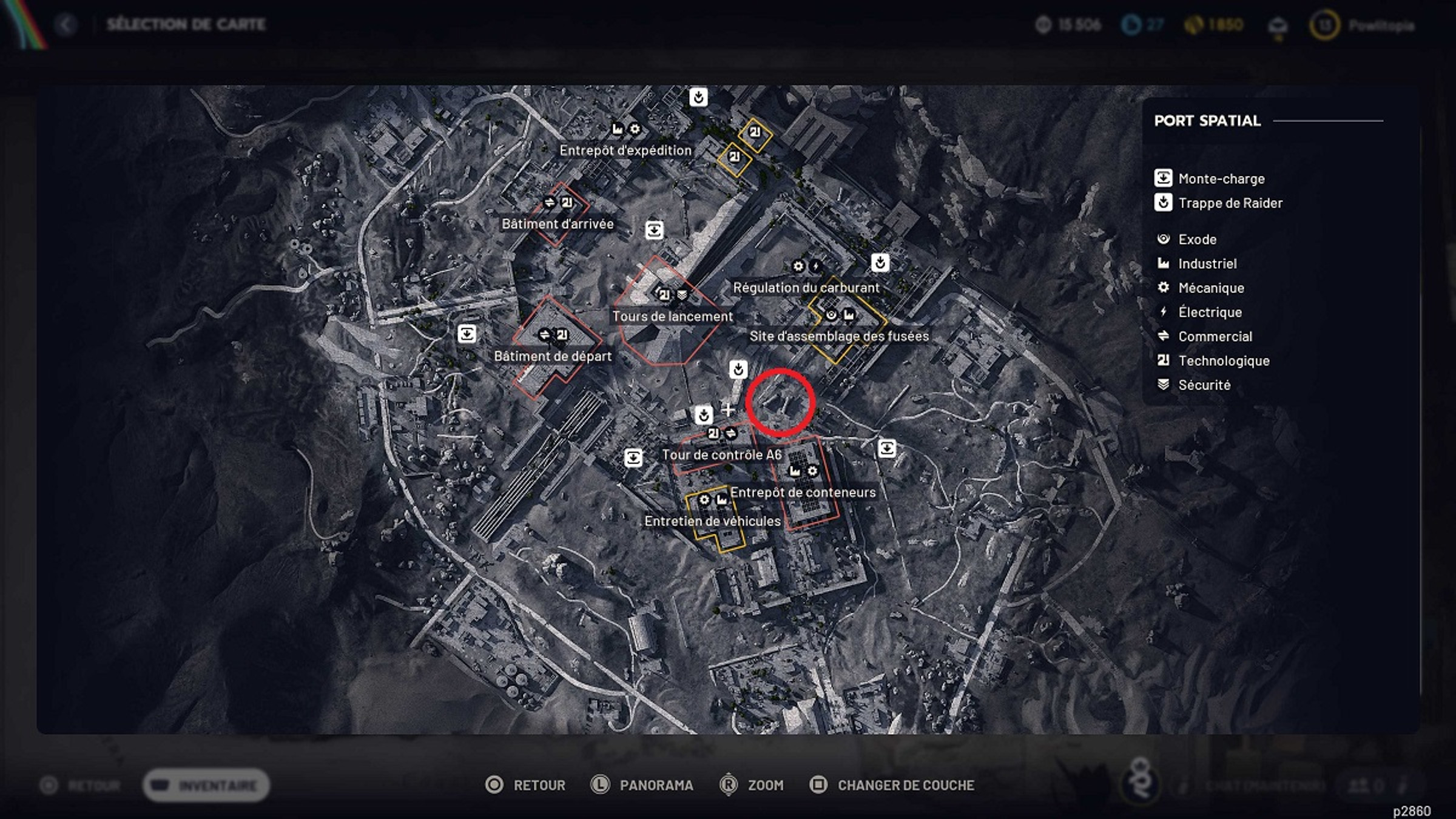Toggle the Trappe de Raider legend entry

[1162, 203]
